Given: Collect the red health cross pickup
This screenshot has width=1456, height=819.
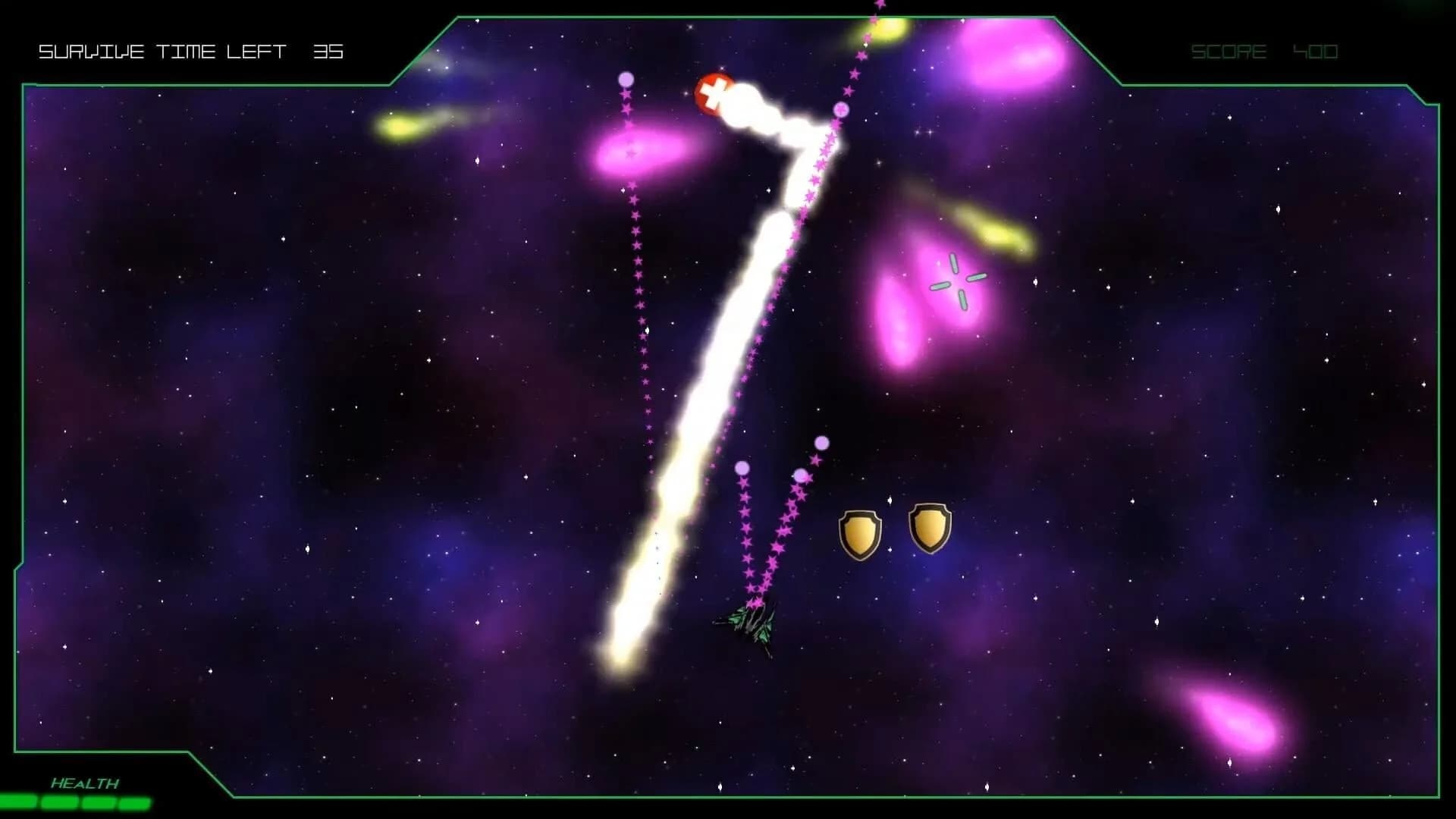Looking at the screenshot, I should (714, 93).
